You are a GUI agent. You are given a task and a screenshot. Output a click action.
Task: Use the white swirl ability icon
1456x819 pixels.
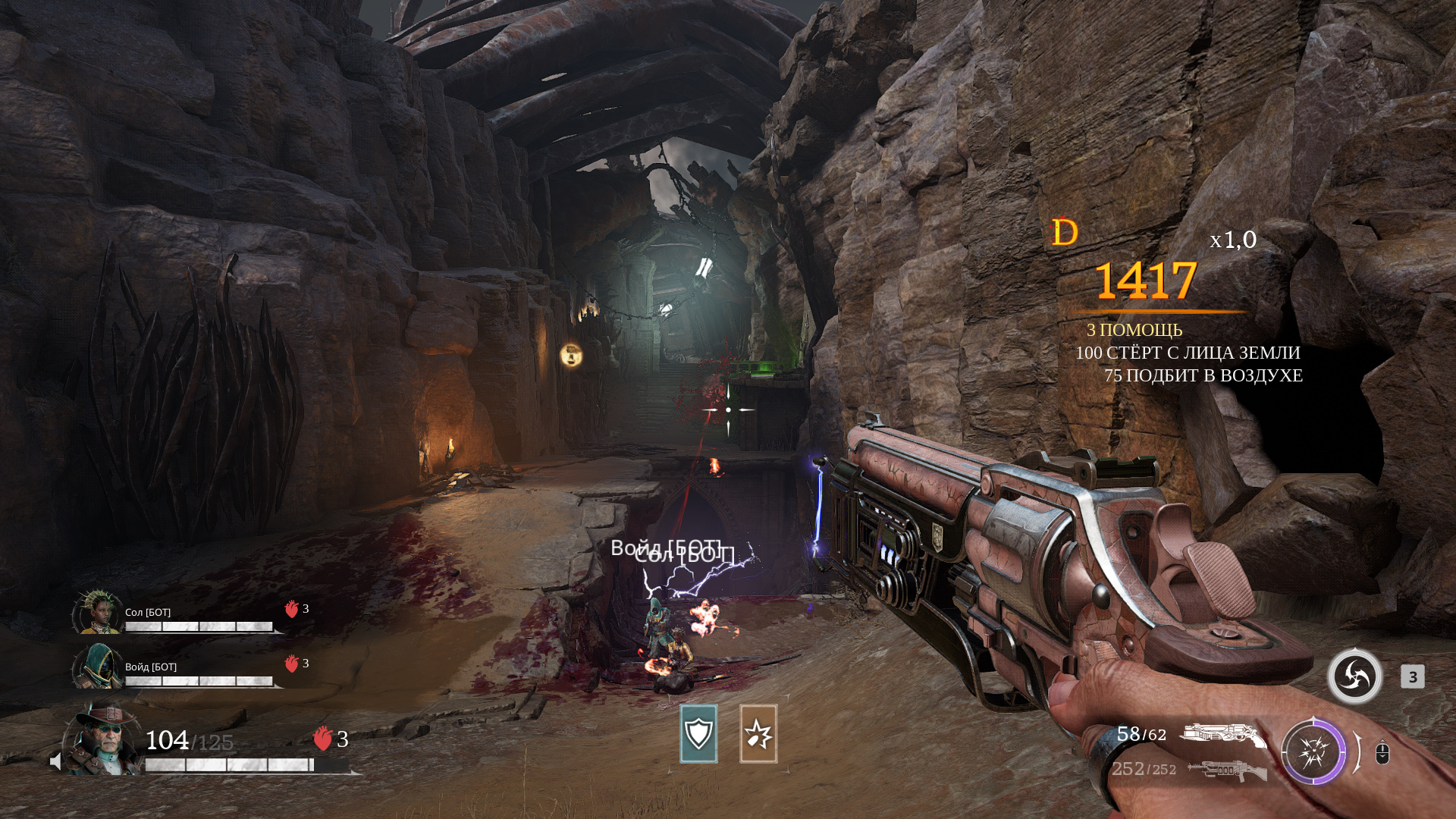(1354, 676)
